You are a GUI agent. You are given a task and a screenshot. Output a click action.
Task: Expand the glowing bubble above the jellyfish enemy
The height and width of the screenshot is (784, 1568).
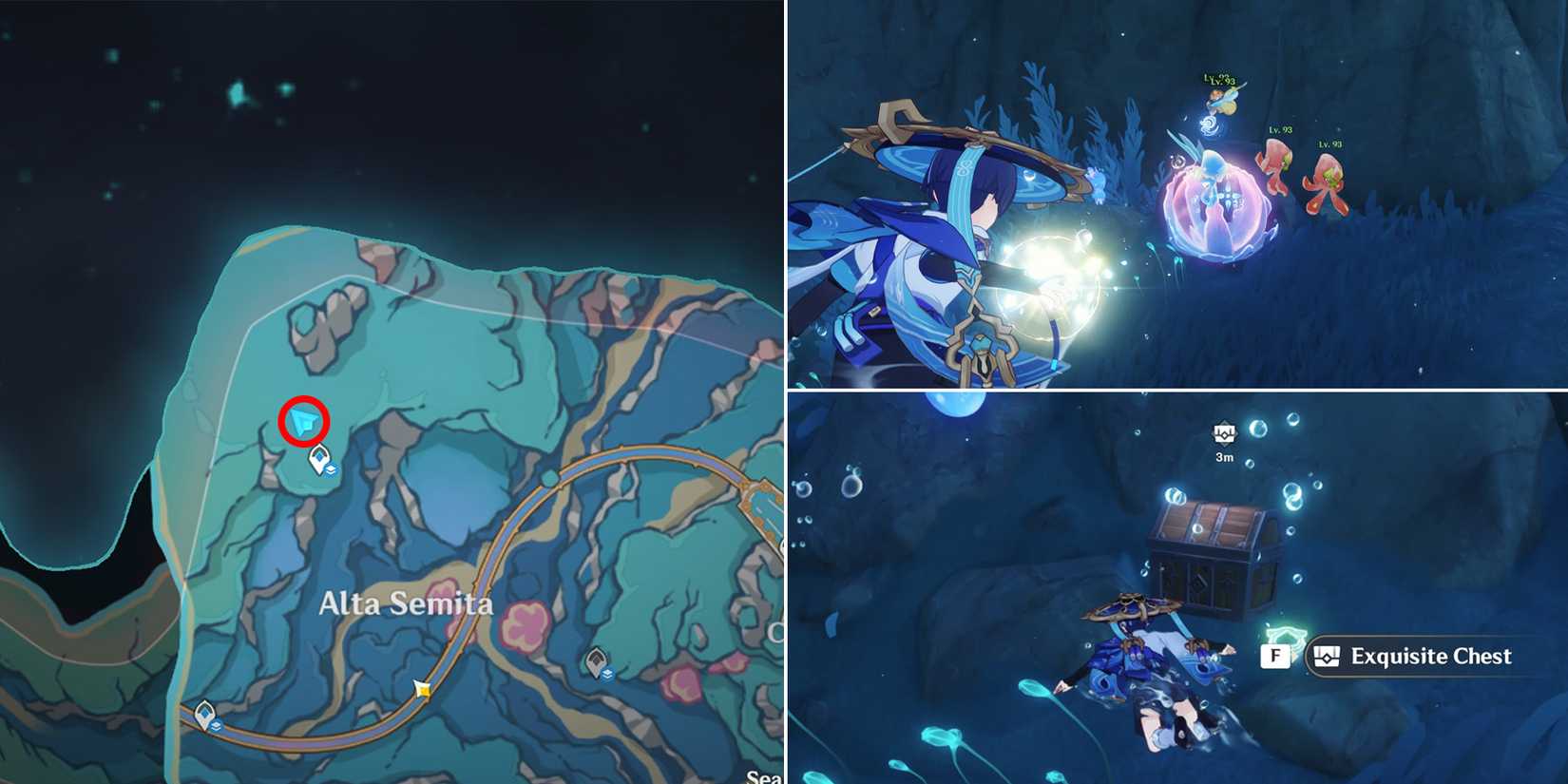coord(1211,125)
